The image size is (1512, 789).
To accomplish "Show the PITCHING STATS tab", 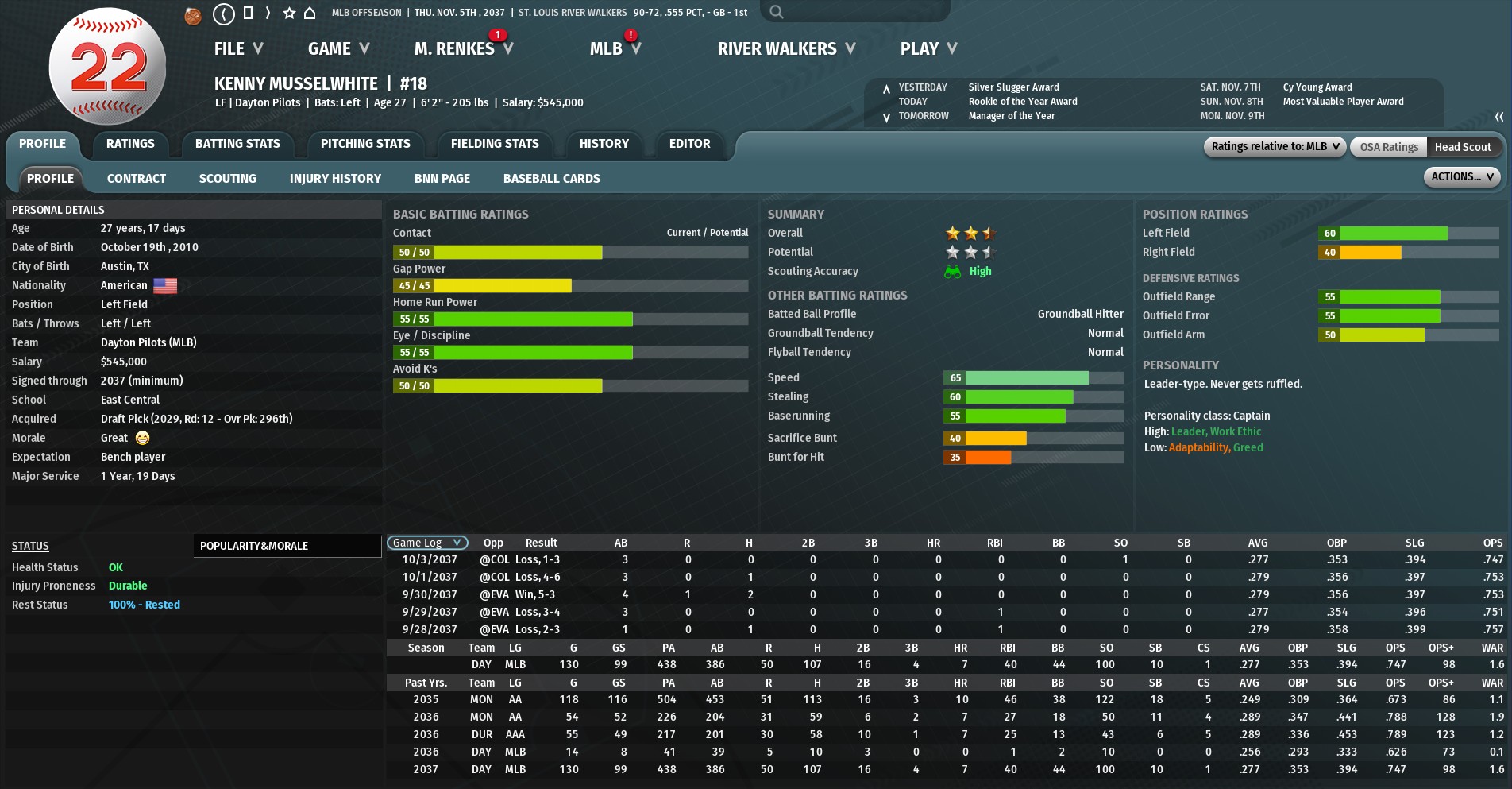I will coord(365,144).
